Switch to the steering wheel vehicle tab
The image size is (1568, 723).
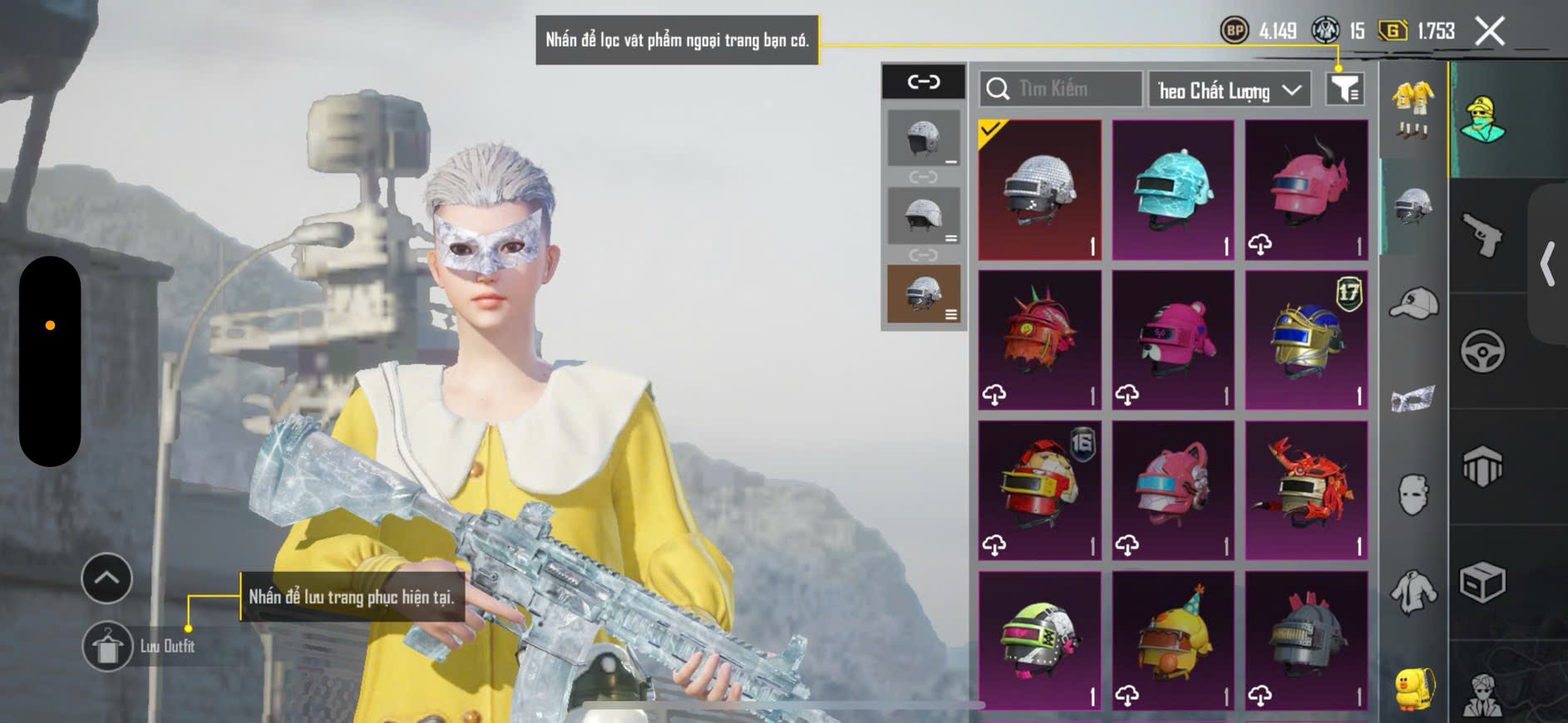[x=1482, y=351]
